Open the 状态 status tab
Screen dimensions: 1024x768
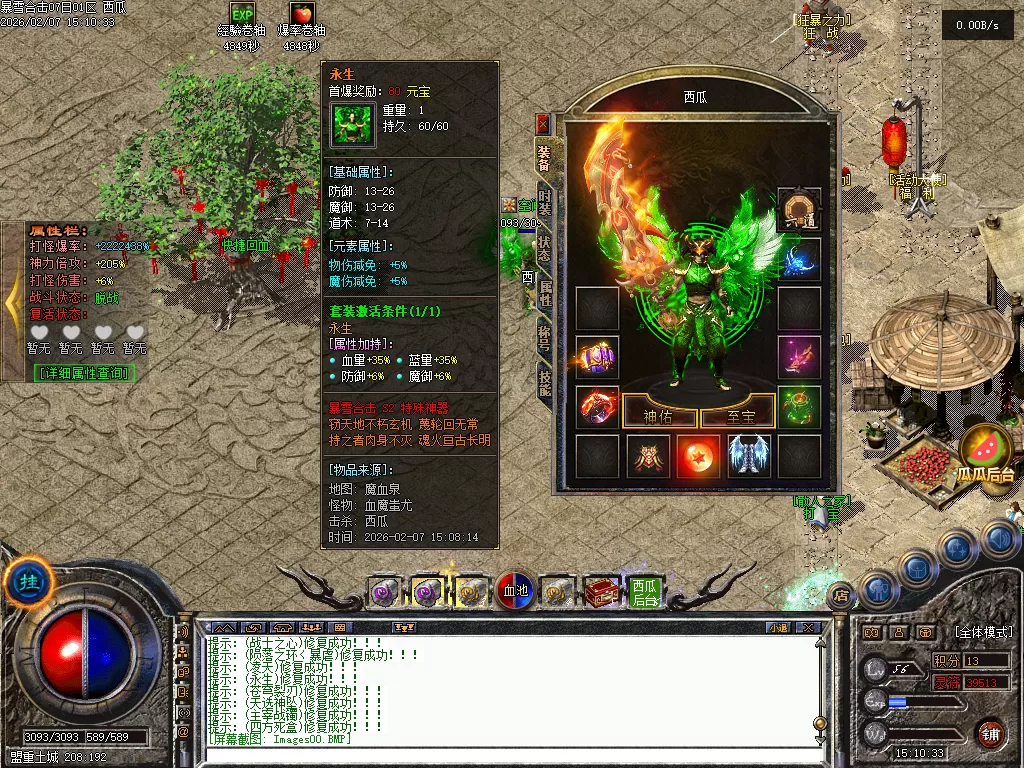[545, 247]
